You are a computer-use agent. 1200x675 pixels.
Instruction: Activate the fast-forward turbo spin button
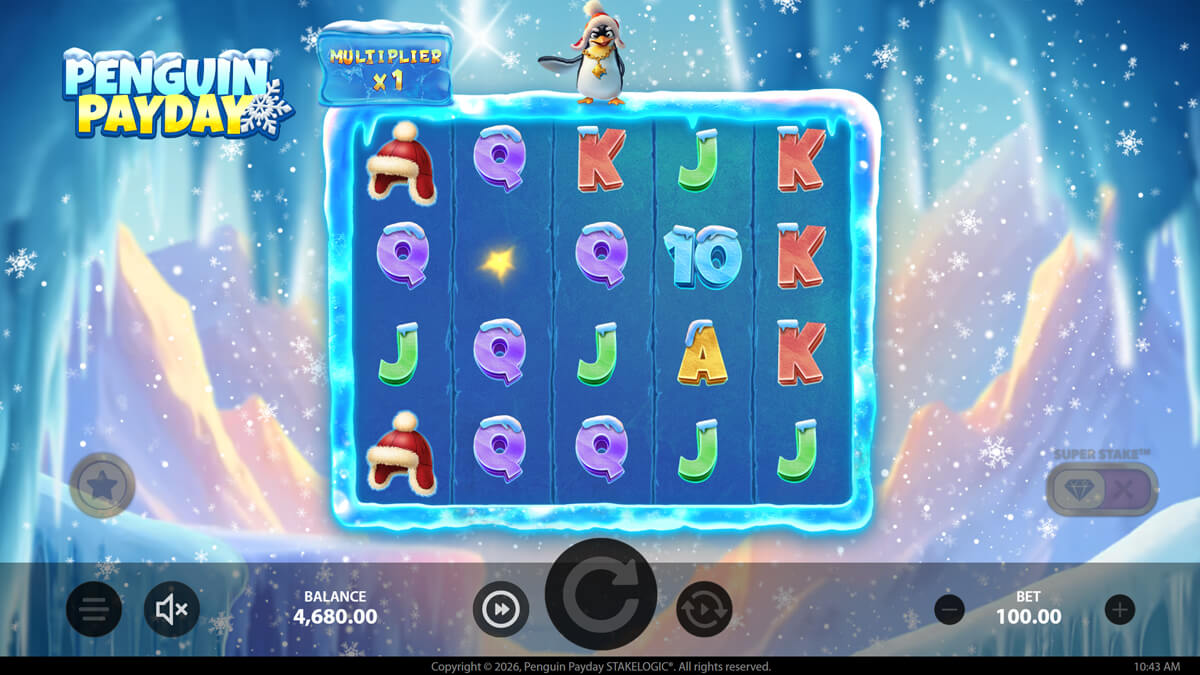500,609
